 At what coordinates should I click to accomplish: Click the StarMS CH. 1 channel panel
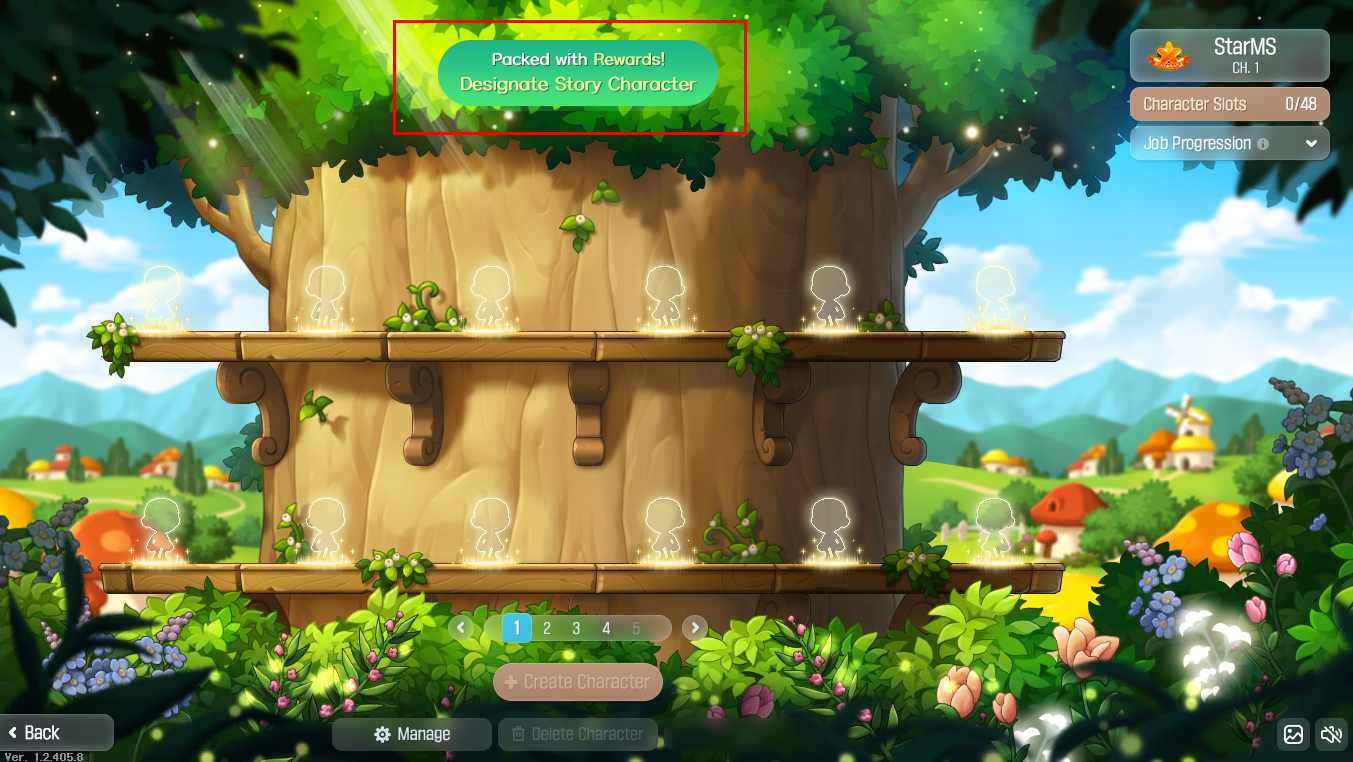click(x=1228, y=55)
